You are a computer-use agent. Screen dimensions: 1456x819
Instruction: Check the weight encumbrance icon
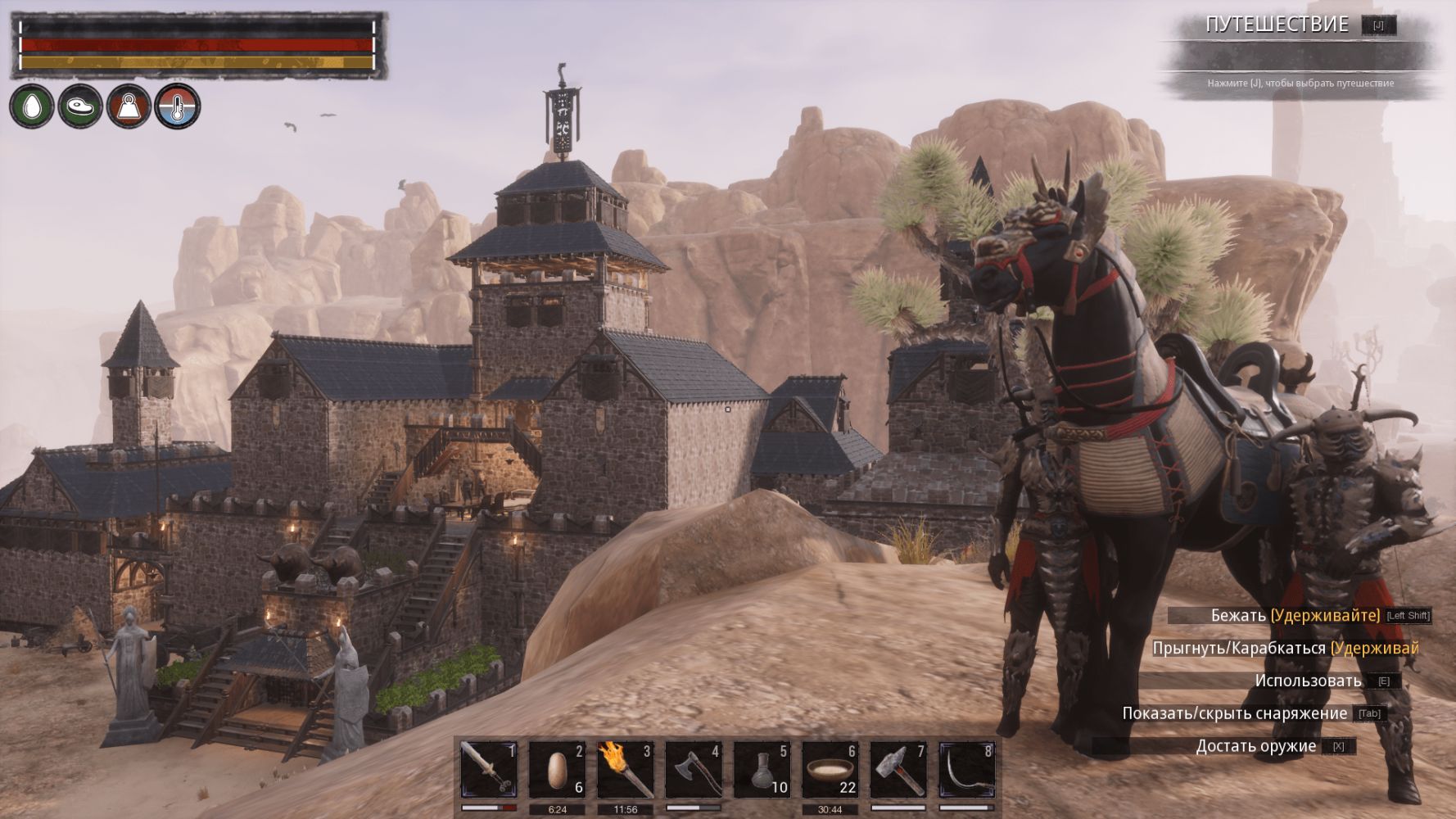pyautogui.click(x=129, y=106)
